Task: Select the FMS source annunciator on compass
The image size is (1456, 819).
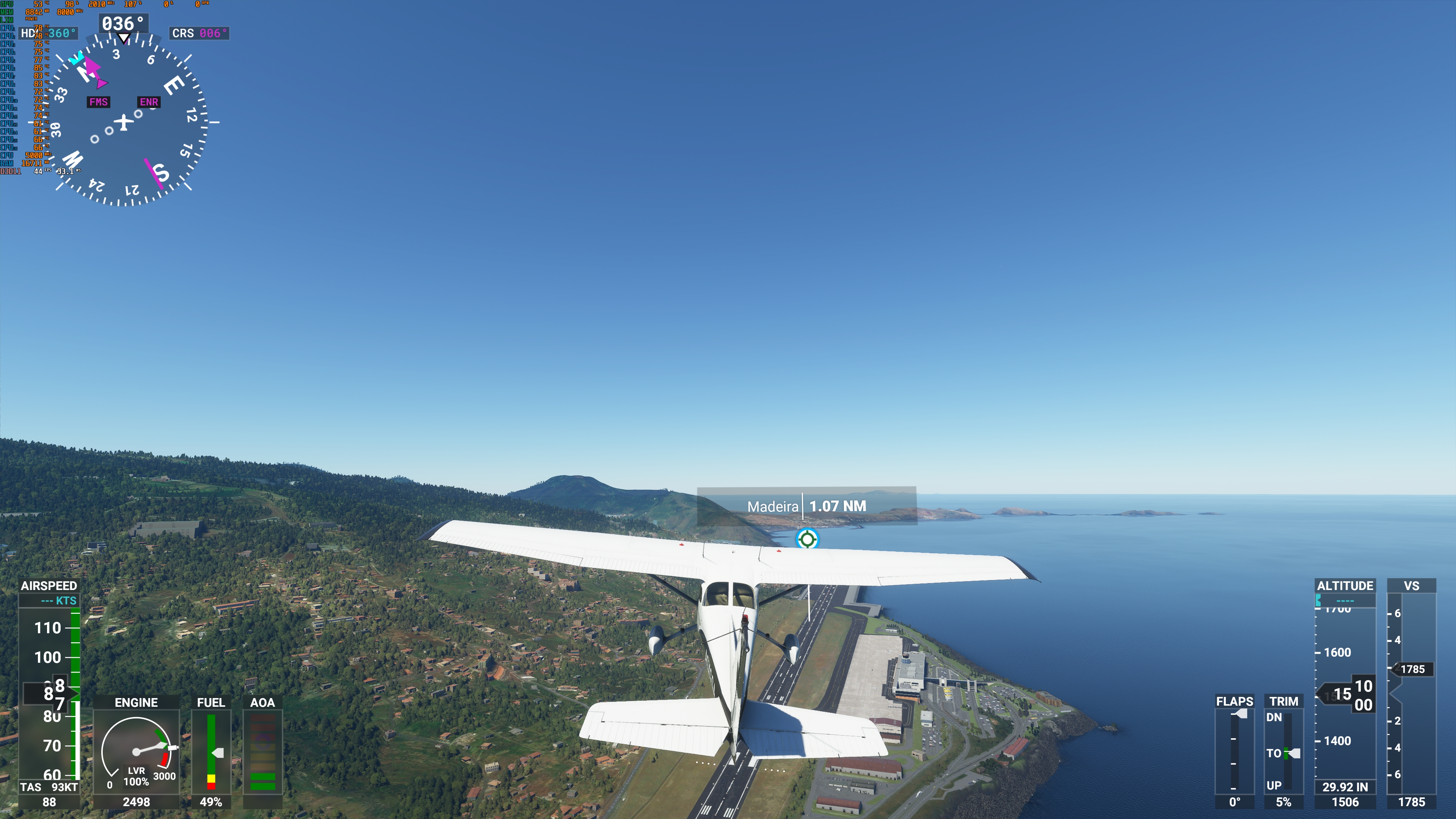Action: coord(98,102)
